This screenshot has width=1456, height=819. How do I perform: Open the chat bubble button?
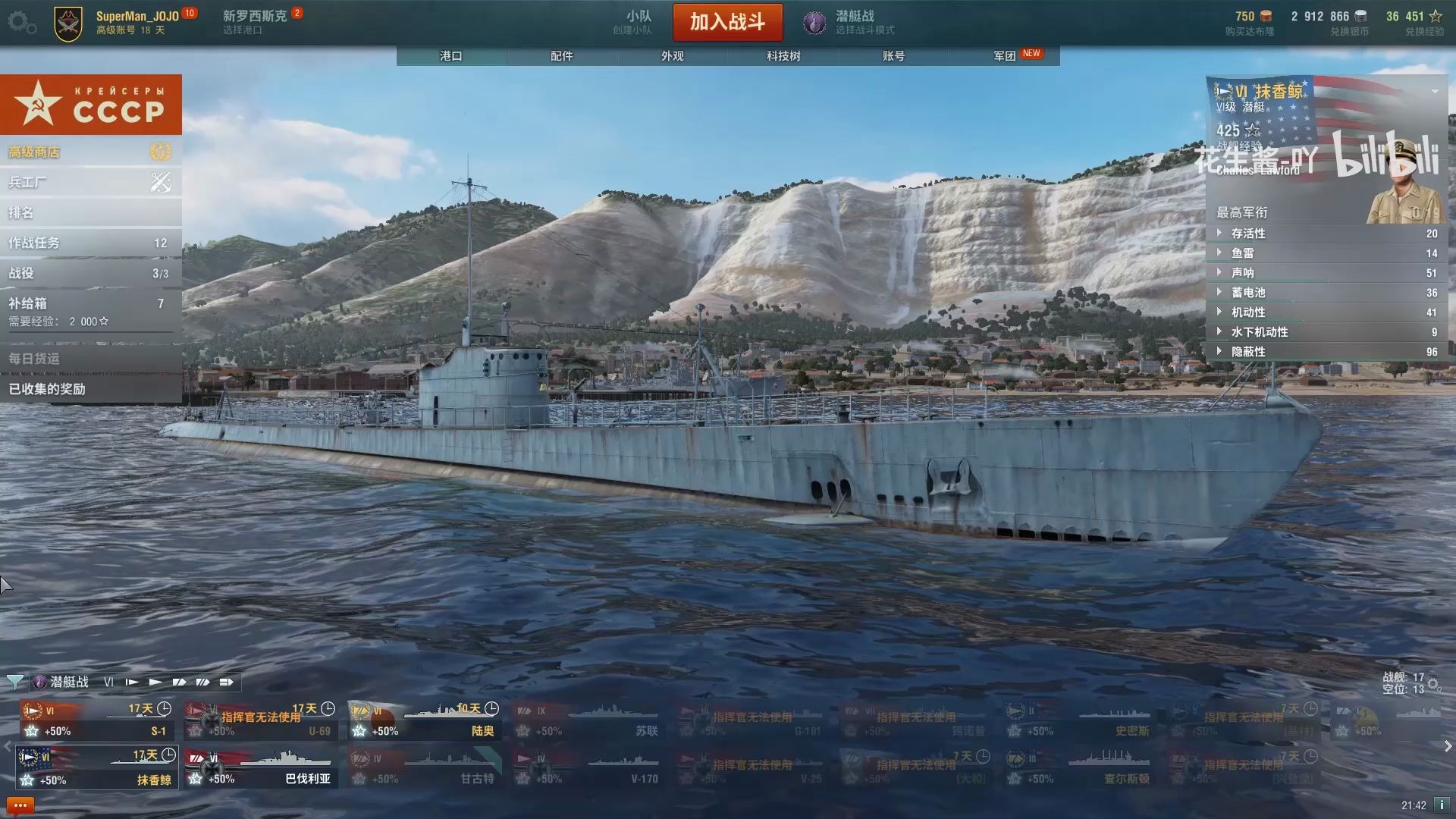[20, 805]
